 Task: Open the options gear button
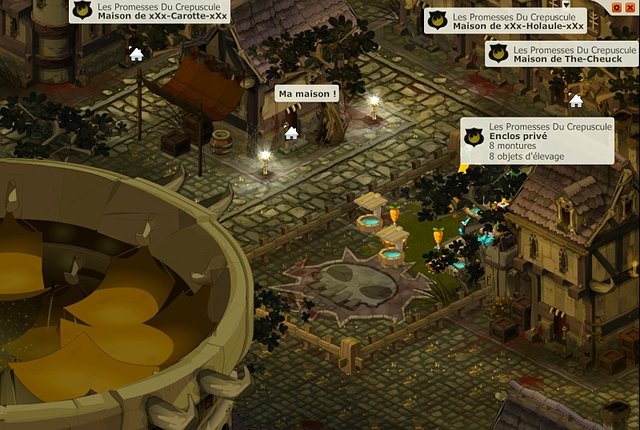(617, 7)
